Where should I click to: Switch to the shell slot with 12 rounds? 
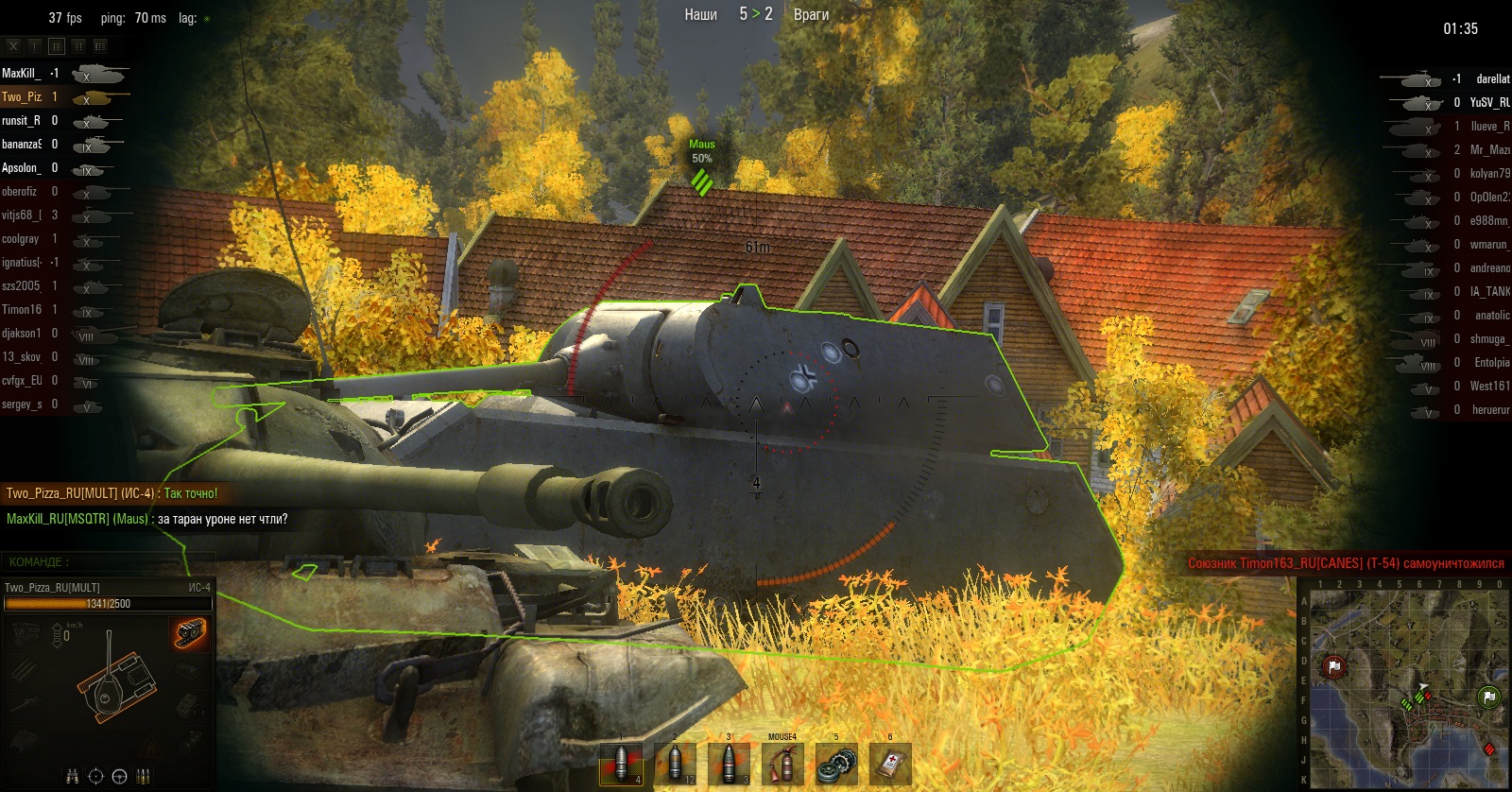point(675,764)
